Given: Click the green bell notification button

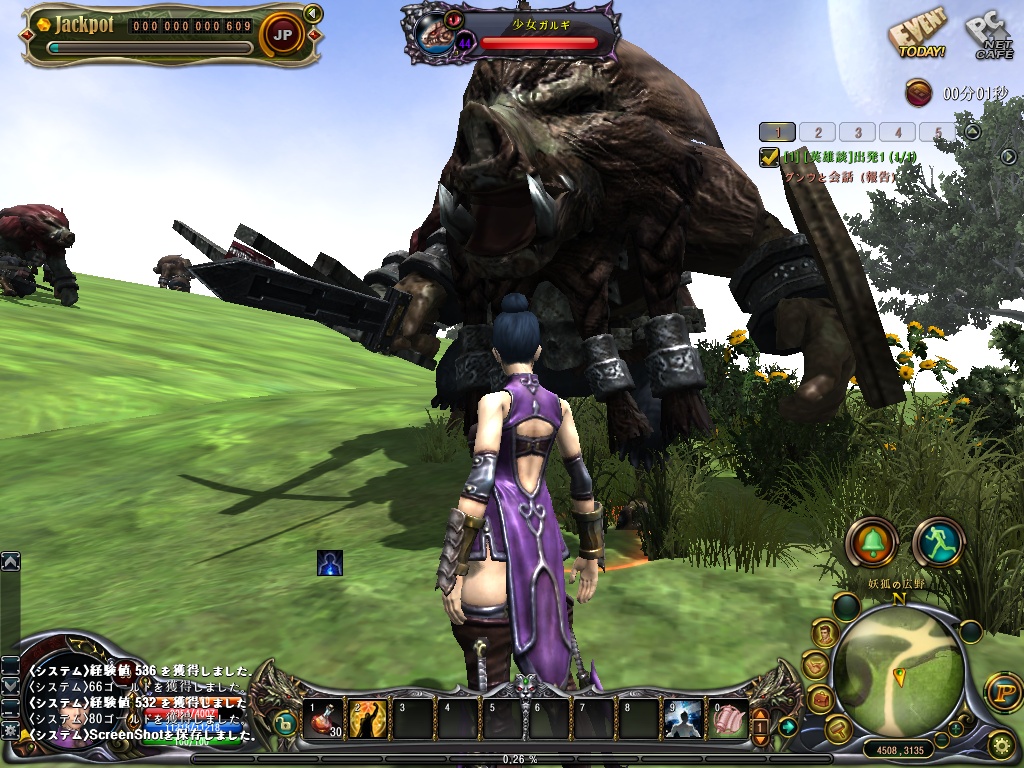Looking at the screenshot, I should pyautogui.click(x=871, y=542).
